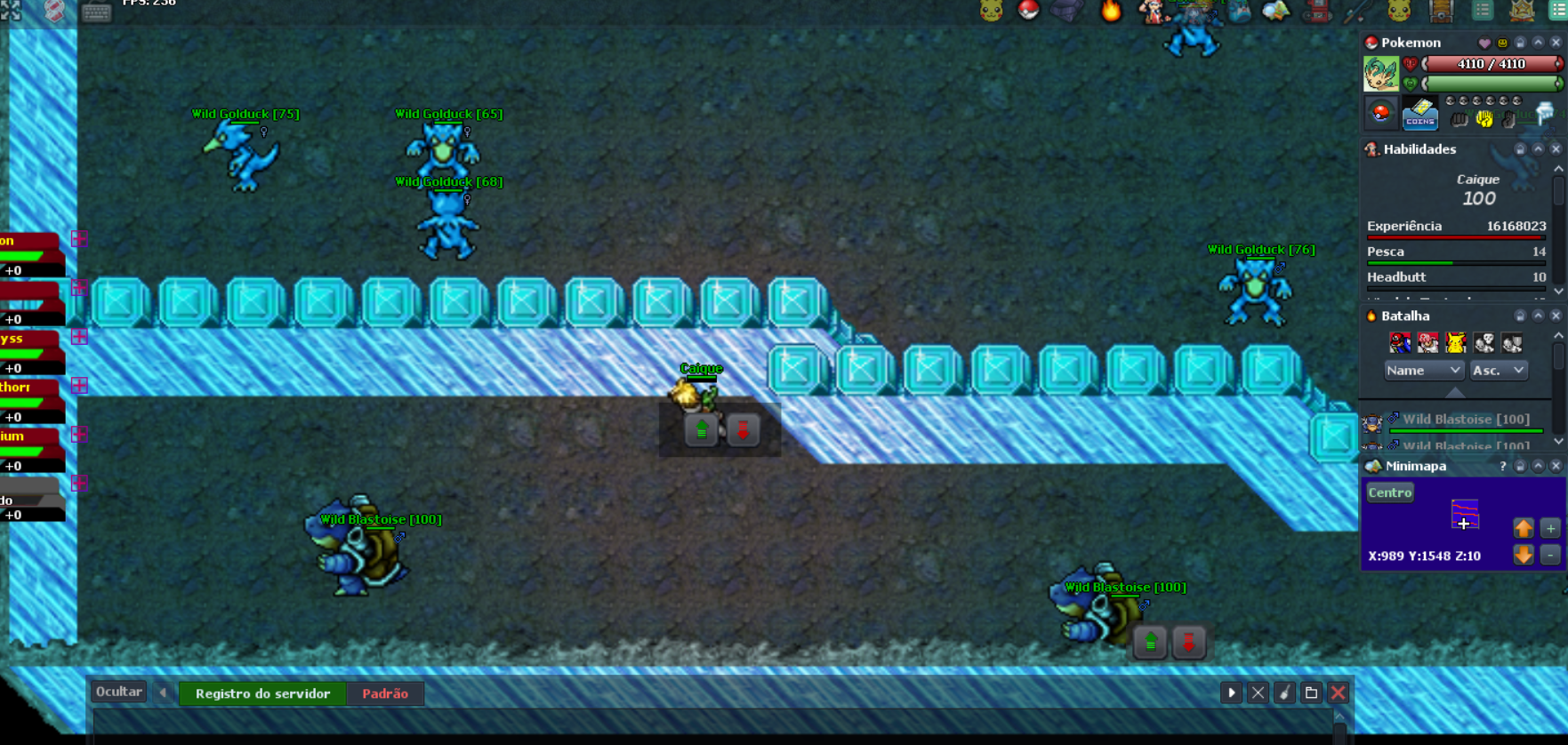This screenshot has width=1568, height=745.
Task: Switch to the Padrão chat tab
Action: pos(384,693)
